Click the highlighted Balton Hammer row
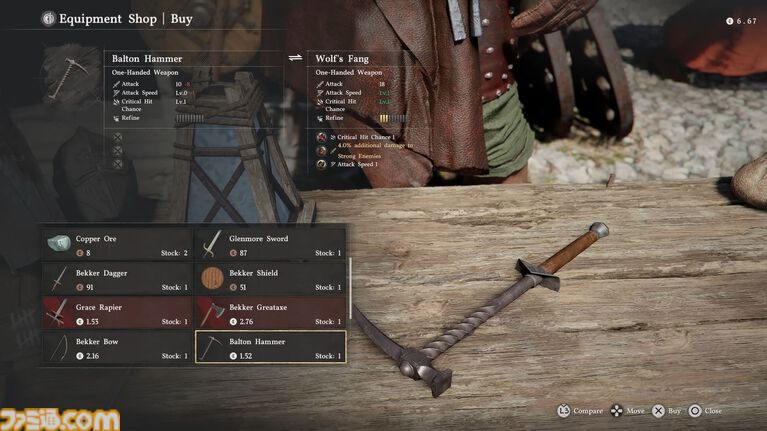 click(x=270, y=347)
